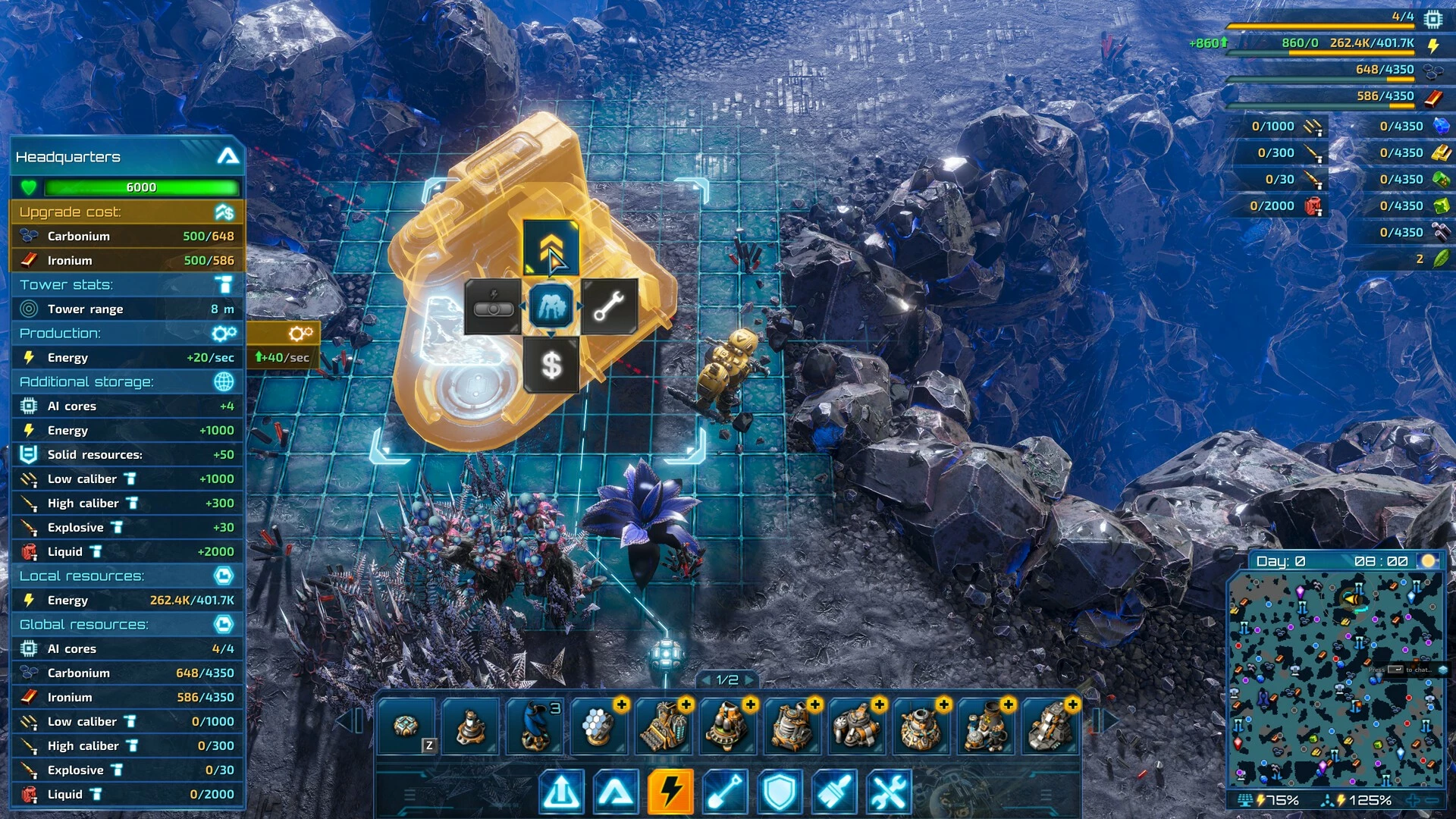The height and width of the screenshot is (819, 1456).
Task: Choose the upload arrow category tab
Action: pyautogui.click(x=561, y=792)
